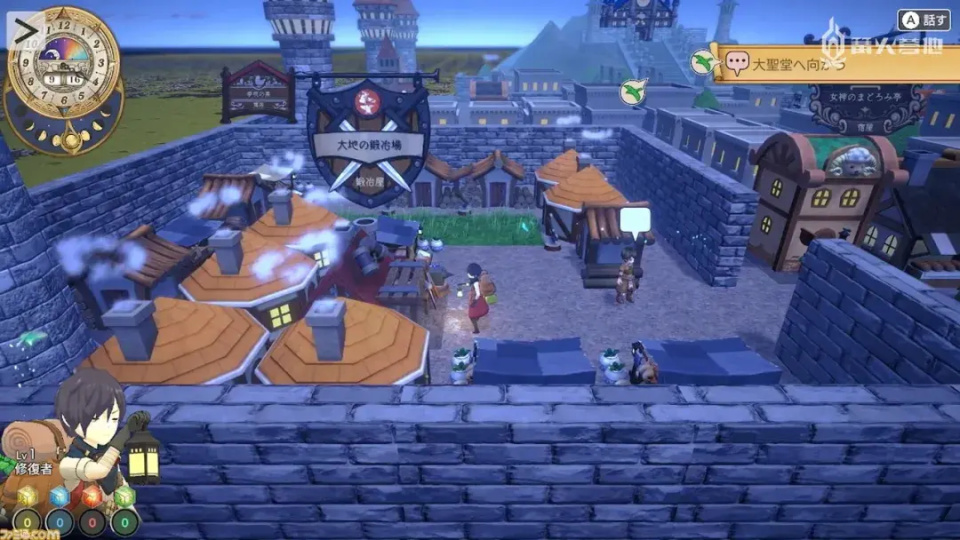Select the red gem resource icon
Screen dimensions: 960x540
(92, 497)
